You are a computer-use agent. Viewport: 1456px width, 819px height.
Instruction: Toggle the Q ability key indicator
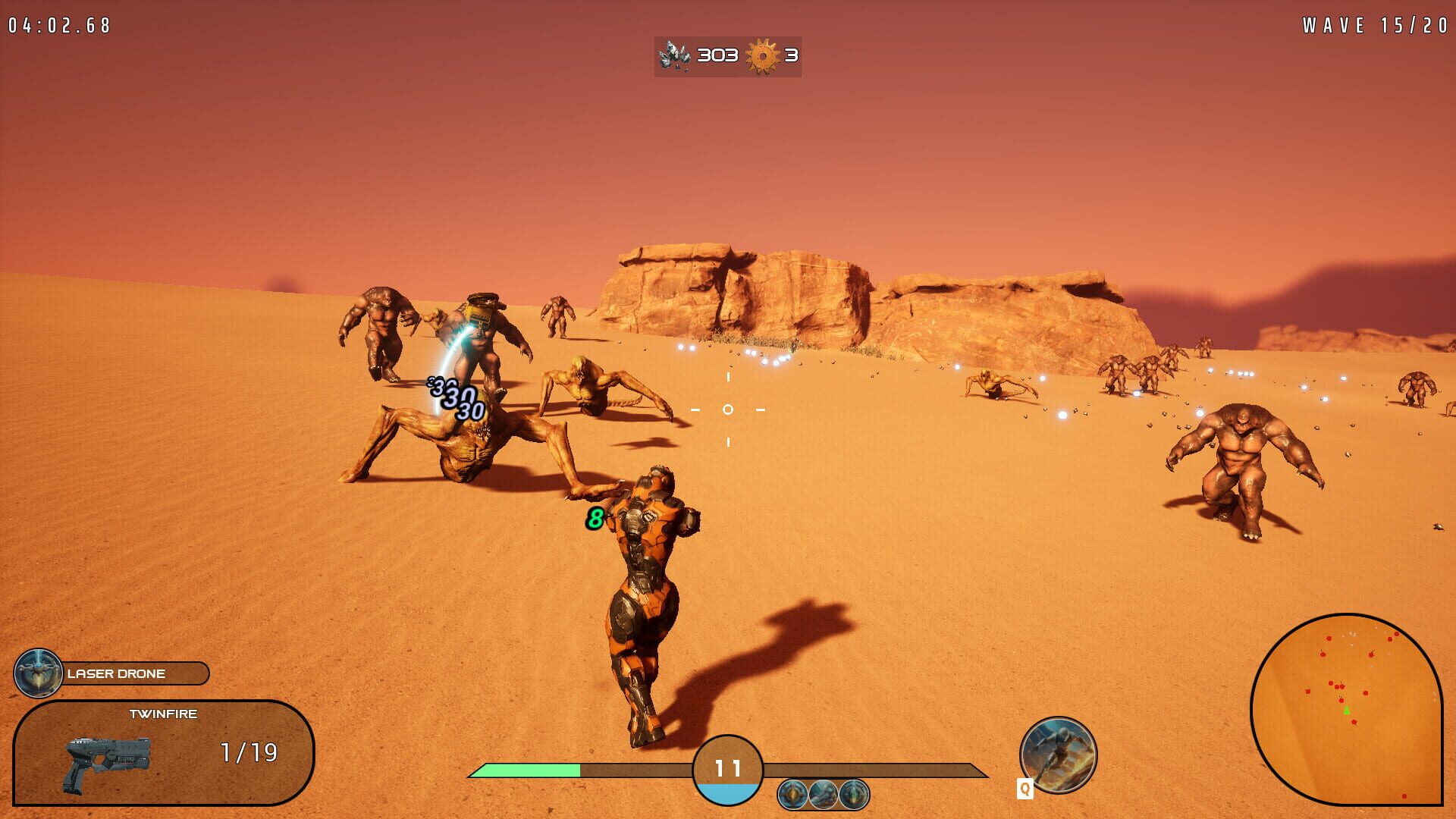pyautogui.click(x=1025, y=787)
